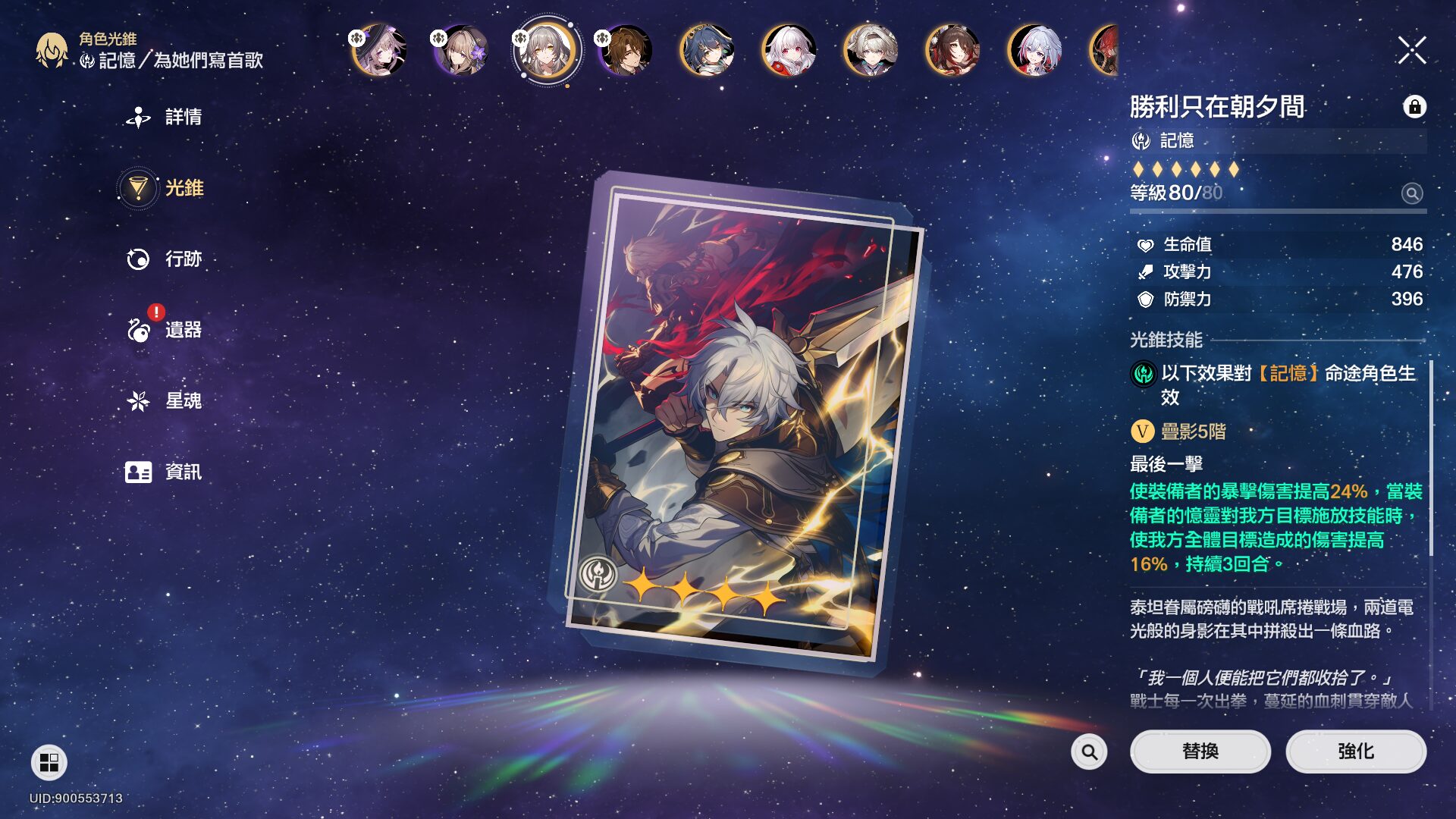Close the character screen with the X
The height and width of the screenshot is (819, 1456).
tap(1411, 51)
